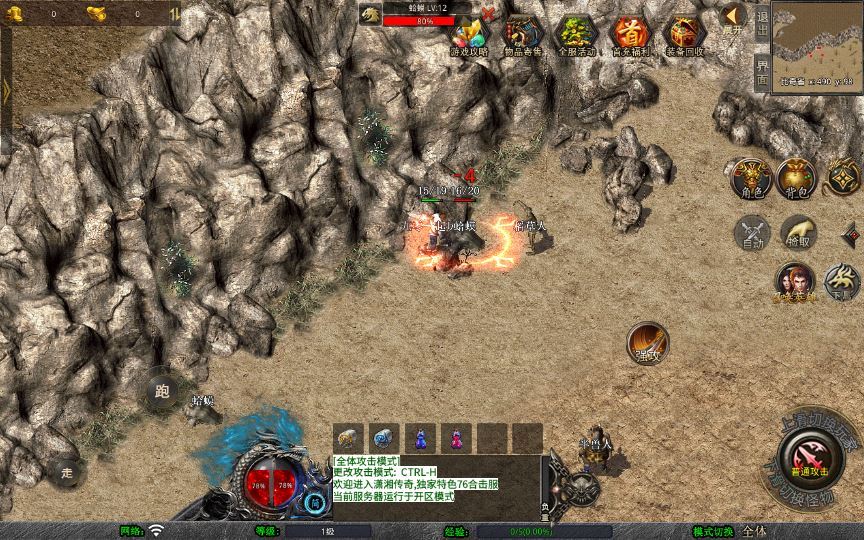Viewport: 864px width, 540px height.
Task: Toggle 自动 auto-combat
Action: tap(750, 233)
